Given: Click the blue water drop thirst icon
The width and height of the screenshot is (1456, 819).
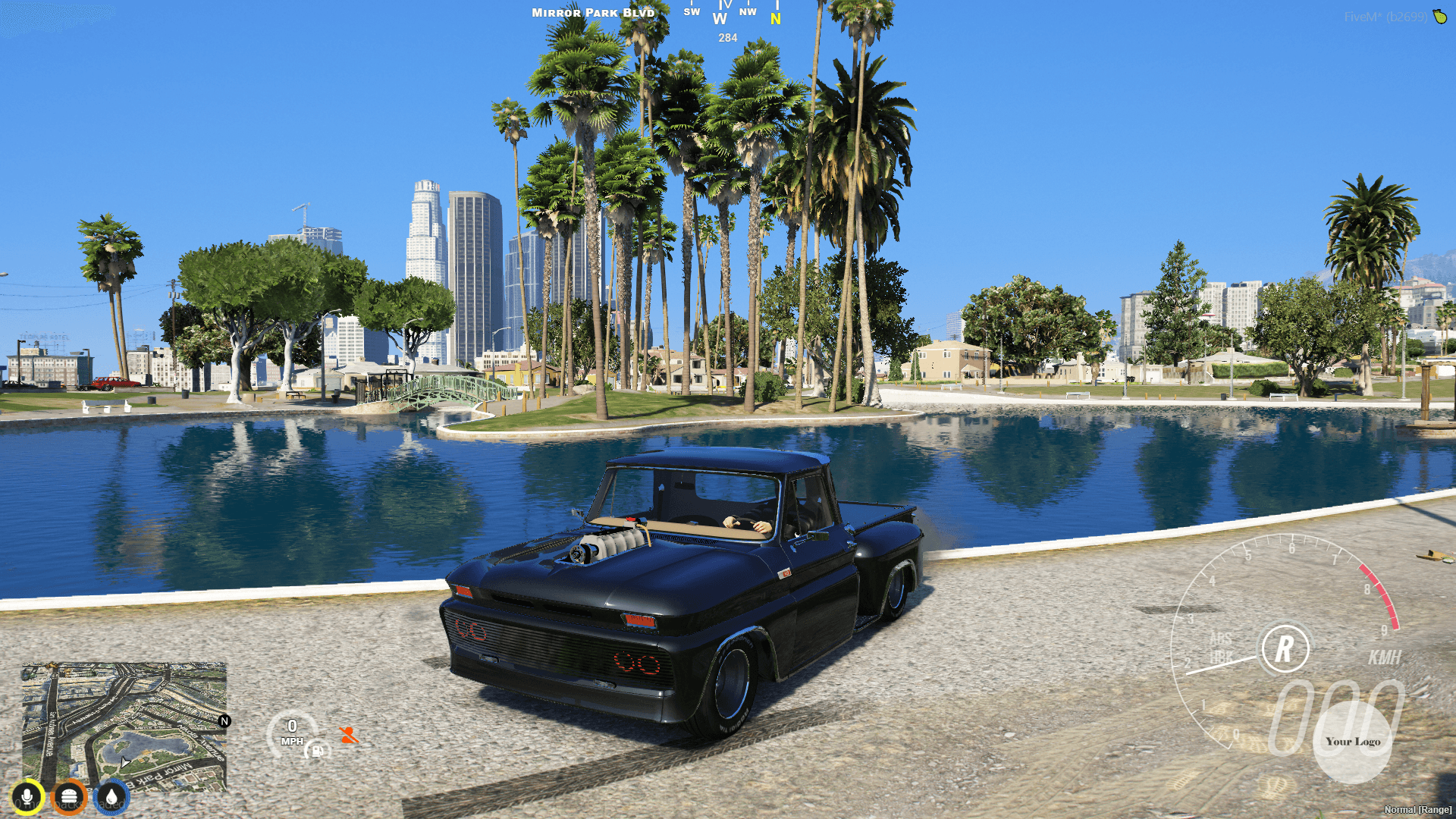Looking at the screenshot, I should (x=112, y=795).
